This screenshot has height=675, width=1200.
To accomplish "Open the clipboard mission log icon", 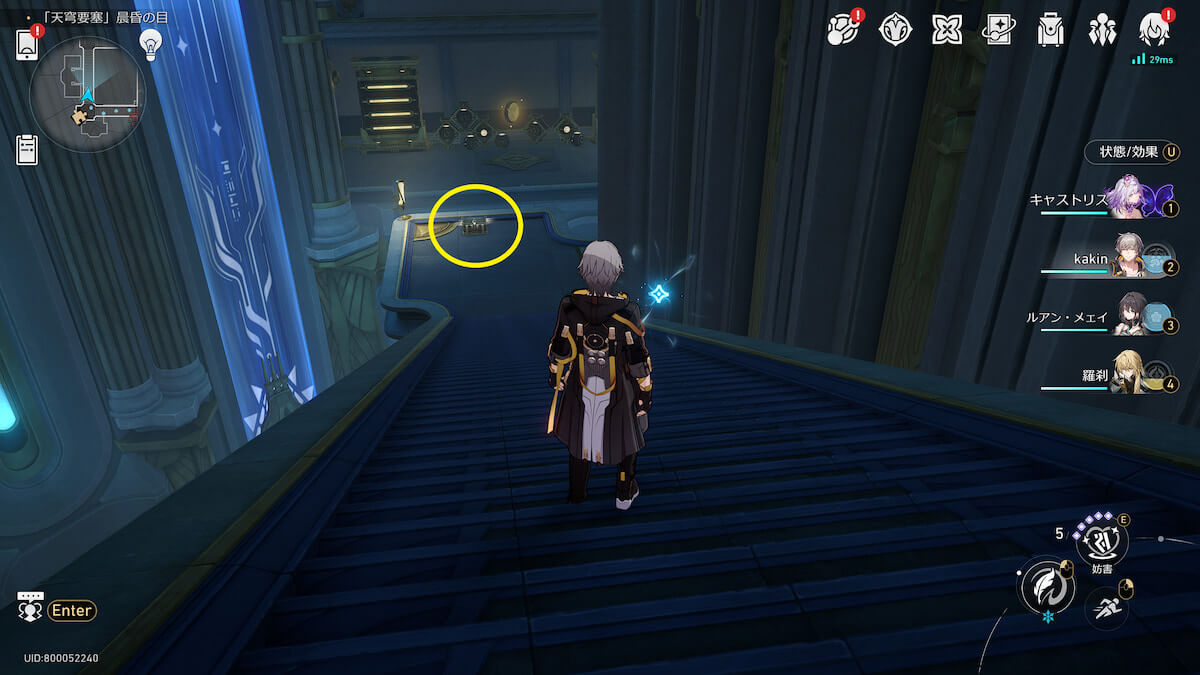I will (x=27, y=149).
